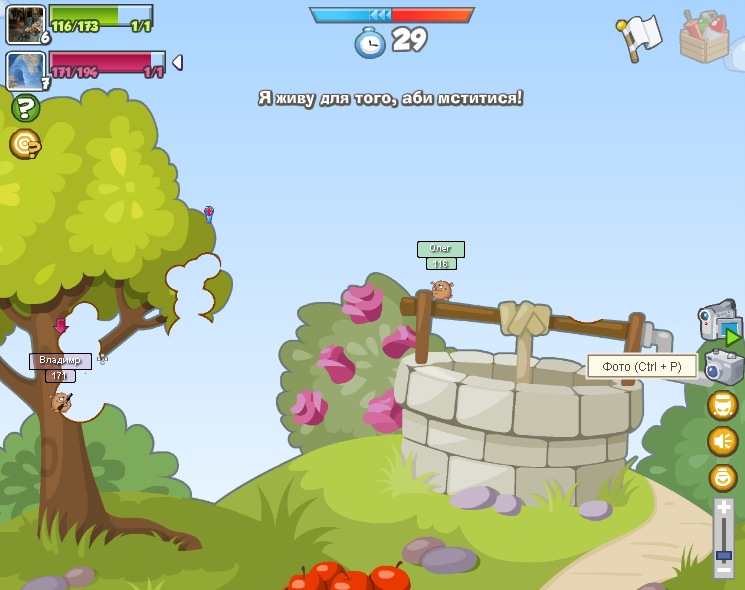Start recording with the video camera icon

click(x=719, y=322)
